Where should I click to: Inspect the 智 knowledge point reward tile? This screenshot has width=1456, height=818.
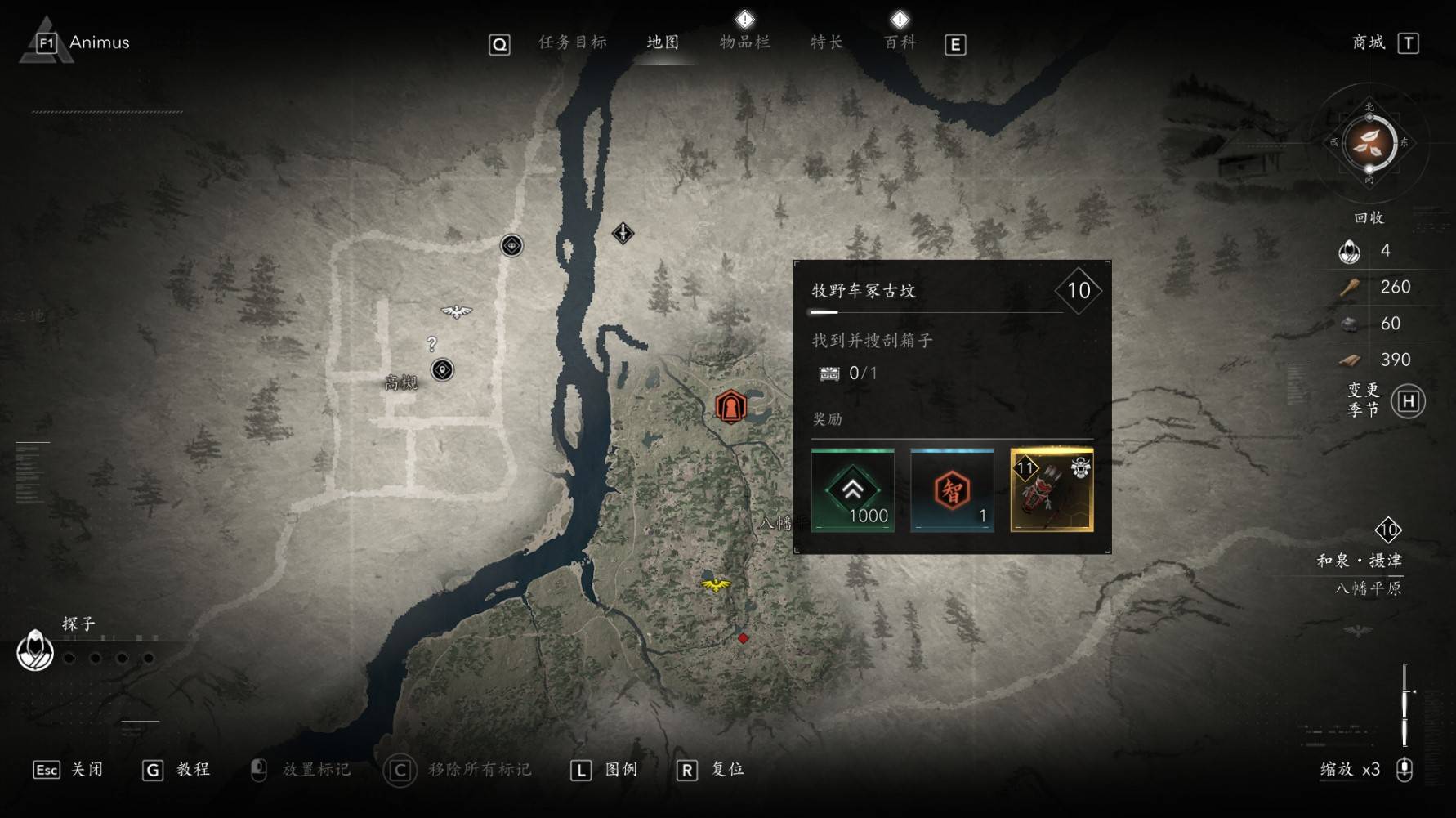[952, 490]
